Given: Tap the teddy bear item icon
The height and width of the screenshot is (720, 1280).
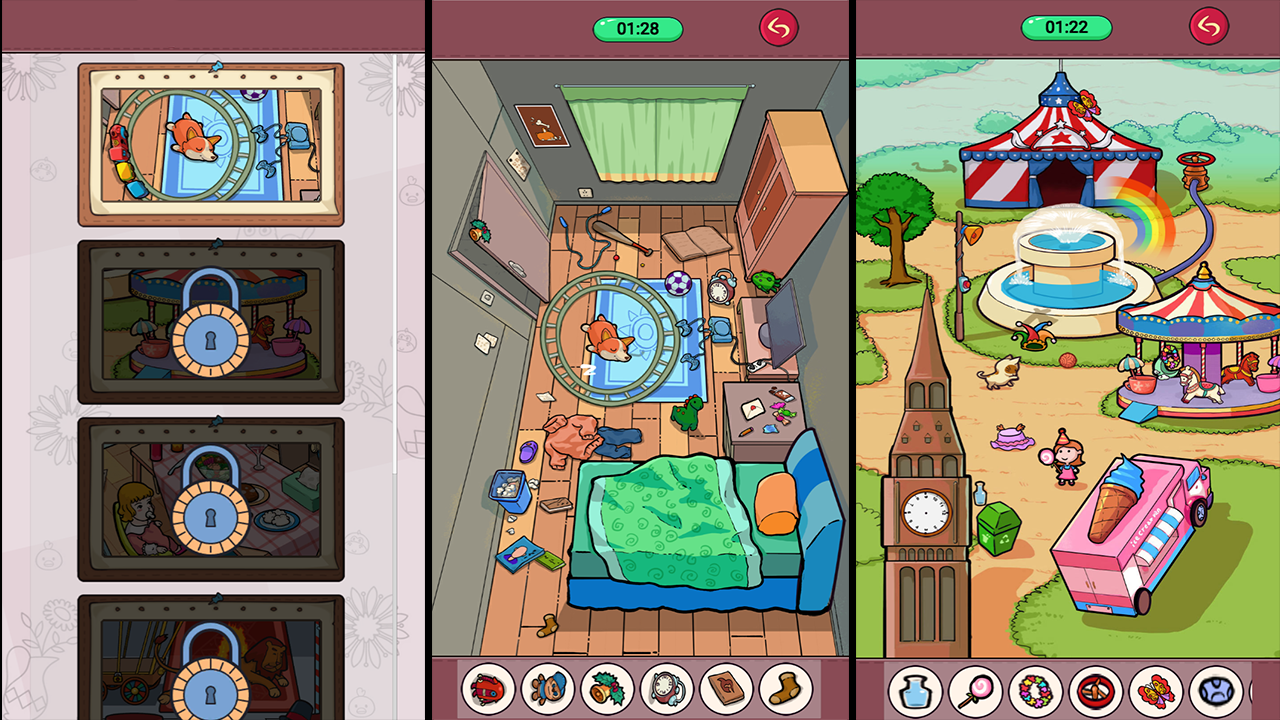Looking at the screenshot, I should 545,688.
